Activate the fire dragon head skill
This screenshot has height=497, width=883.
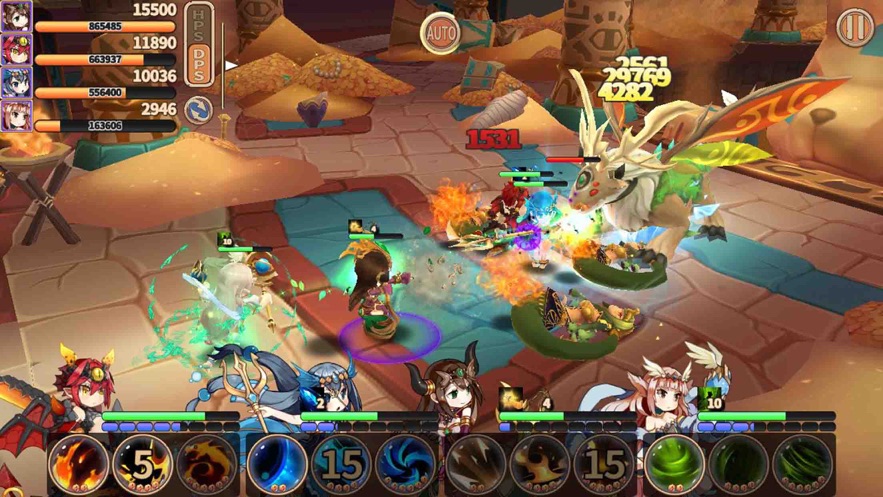(77, 463)
